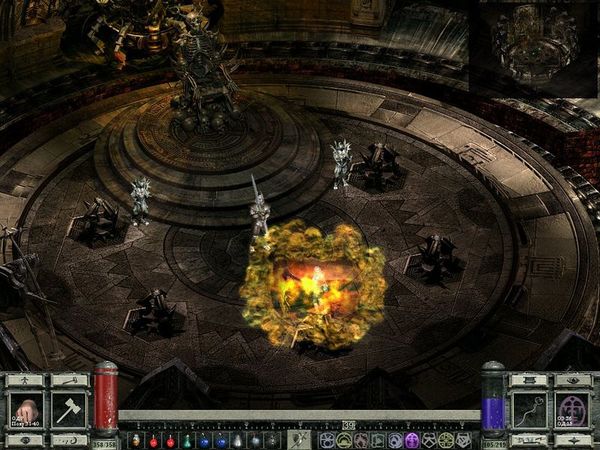Activate the purple rune spell slot
Image resolution: width=600 pixels, height=450 pixels.
[x=572, y=410]
